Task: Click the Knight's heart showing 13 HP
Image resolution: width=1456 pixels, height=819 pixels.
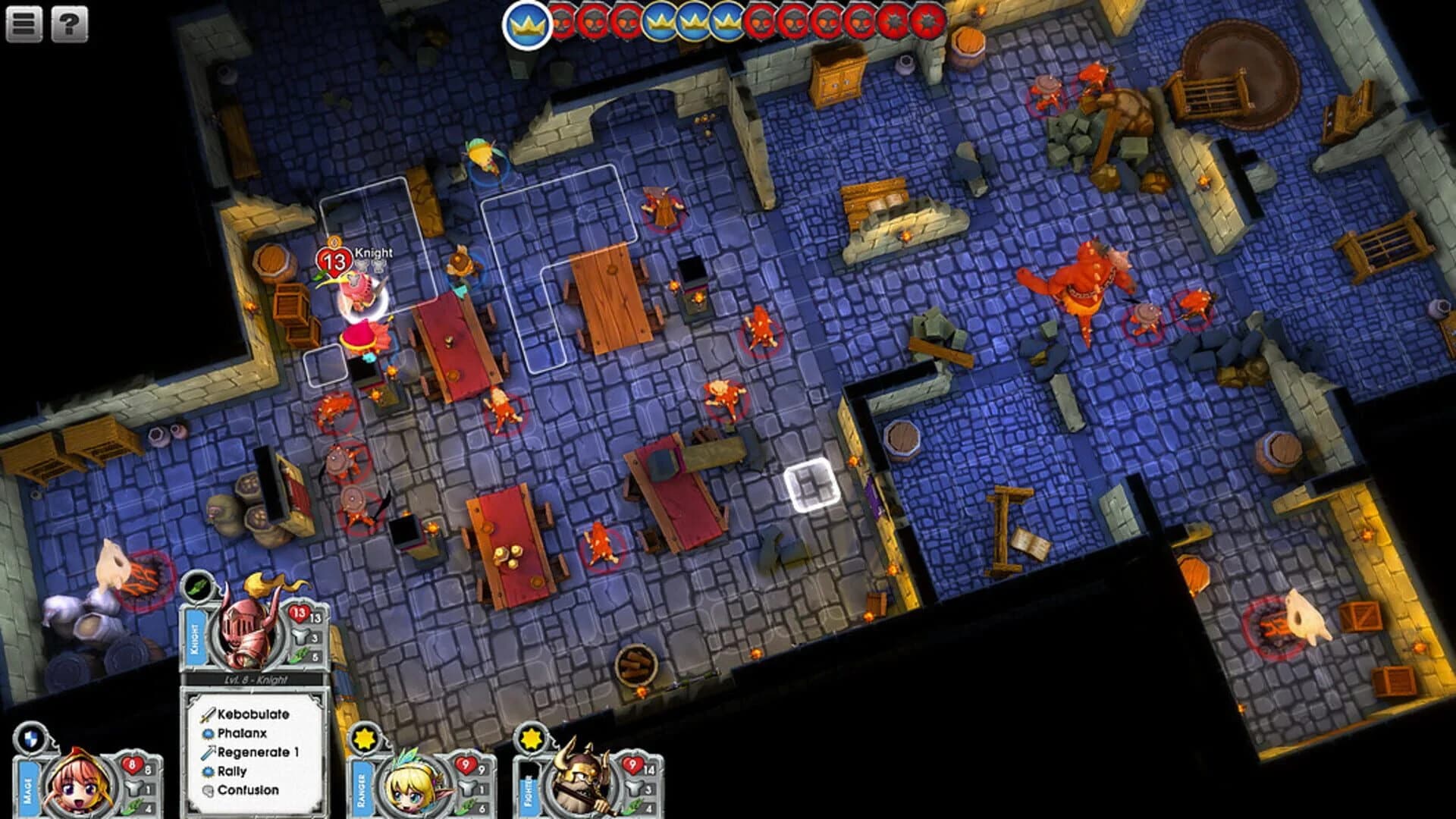Action: [298, 614]
